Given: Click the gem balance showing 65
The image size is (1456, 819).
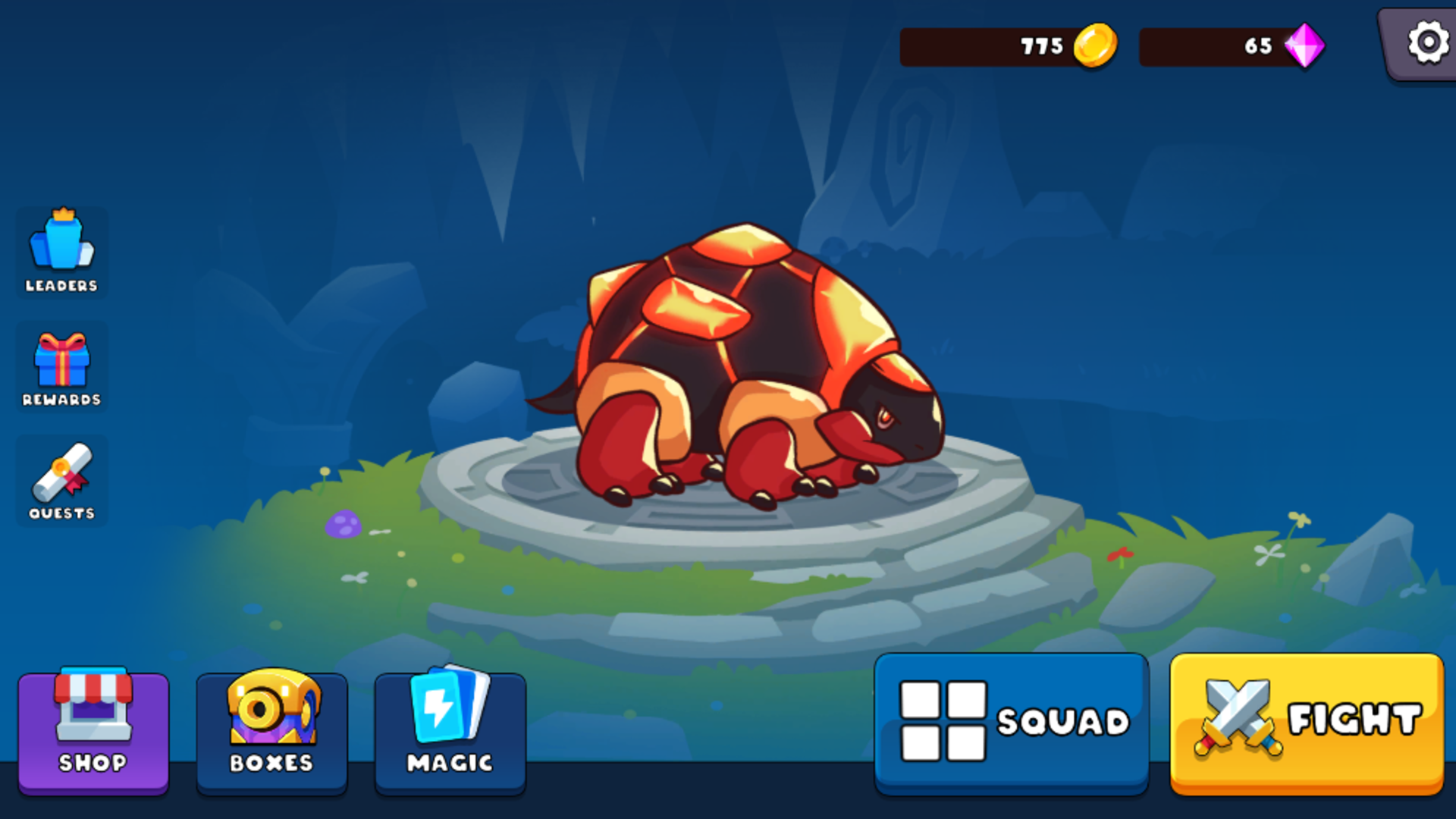Looking at the screenshot, I should 1259,47.
